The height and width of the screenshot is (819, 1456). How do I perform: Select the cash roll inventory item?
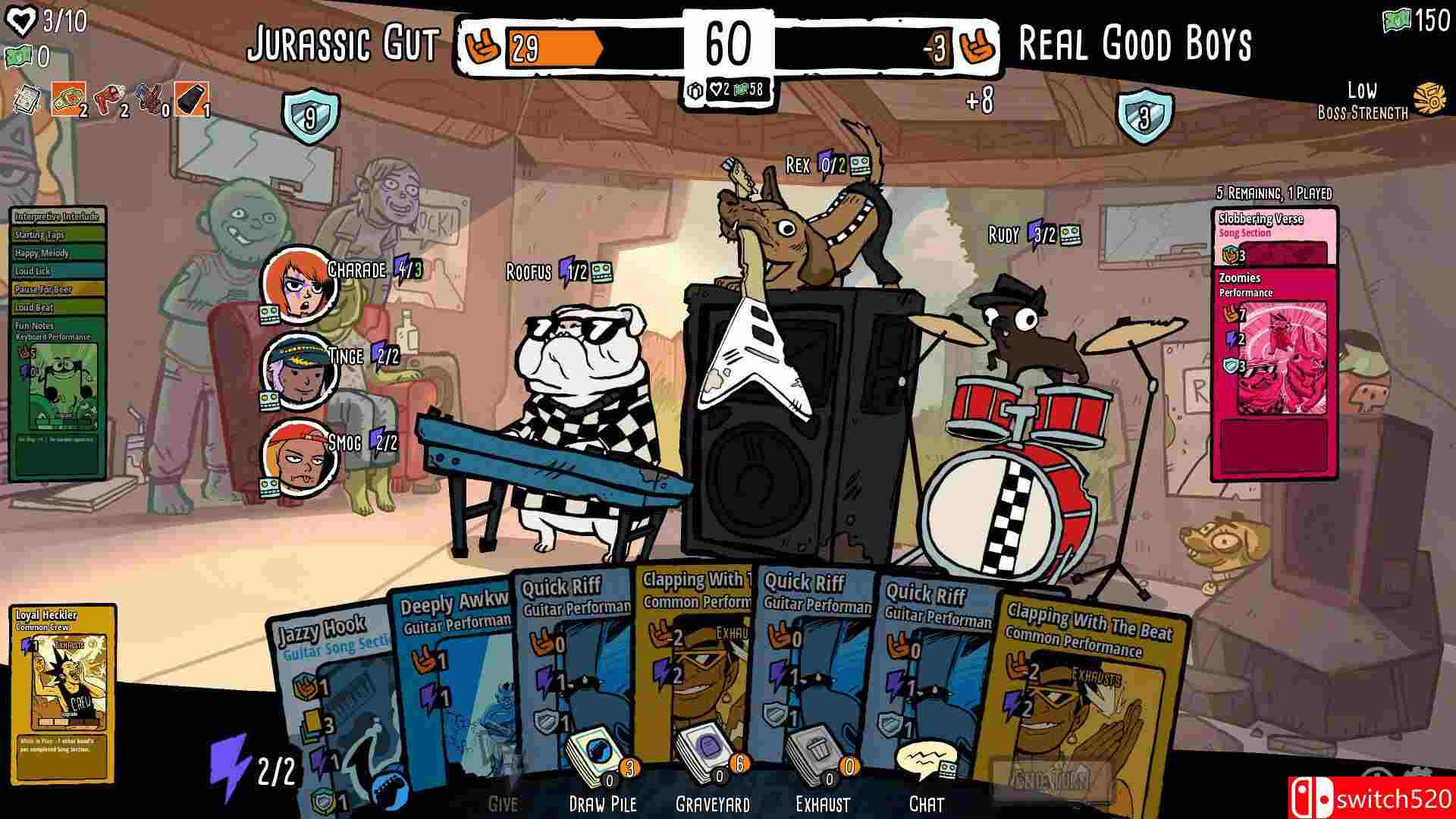click(68, 100)
